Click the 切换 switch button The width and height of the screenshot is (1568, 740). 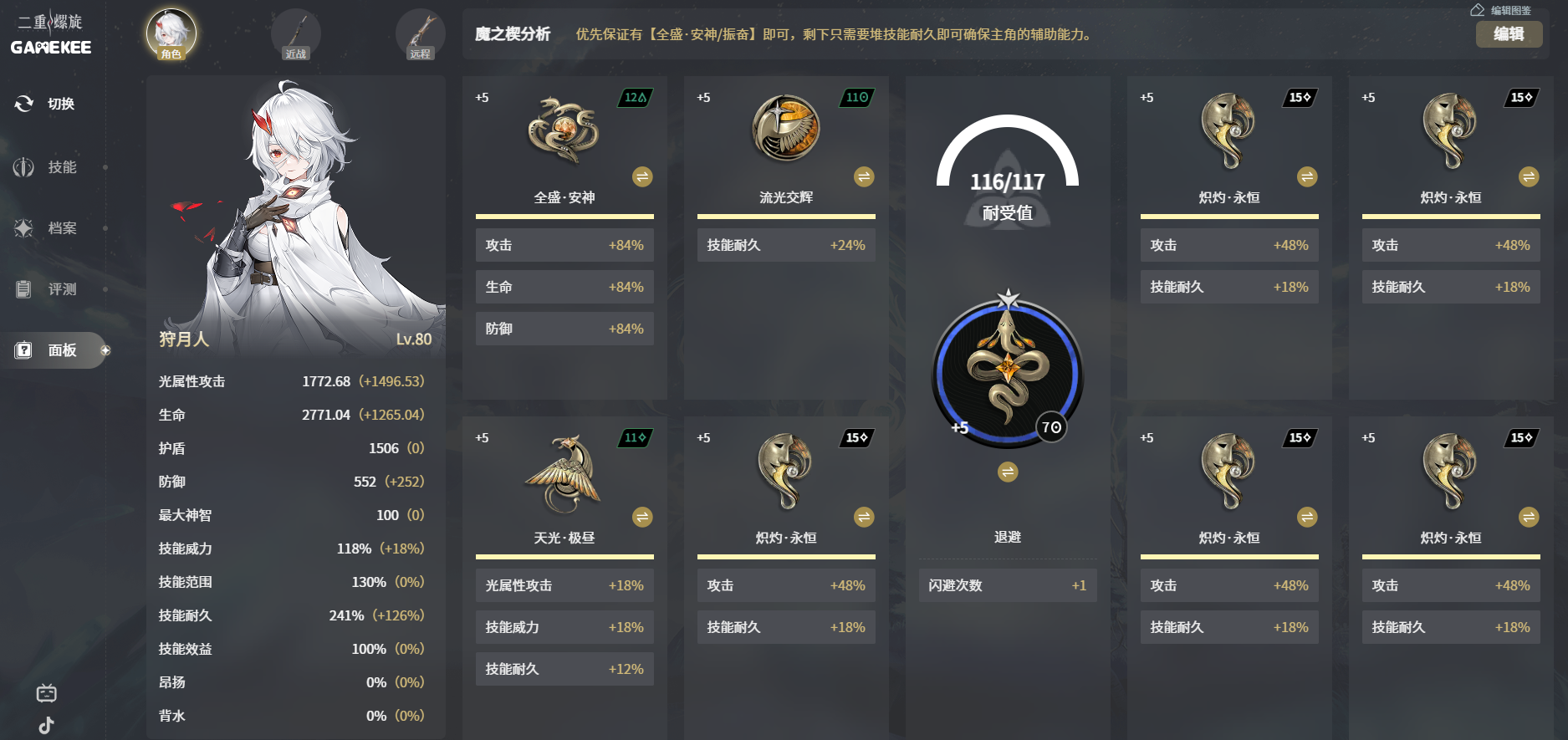[x=47, y=104]
